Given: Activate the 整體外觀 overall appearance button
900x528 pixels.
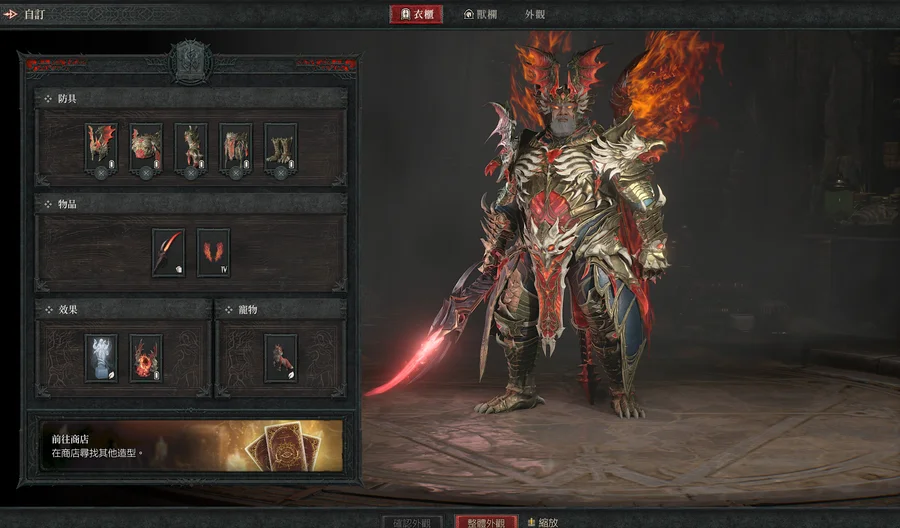Looking at the screenshot, I should coord(487,522).
